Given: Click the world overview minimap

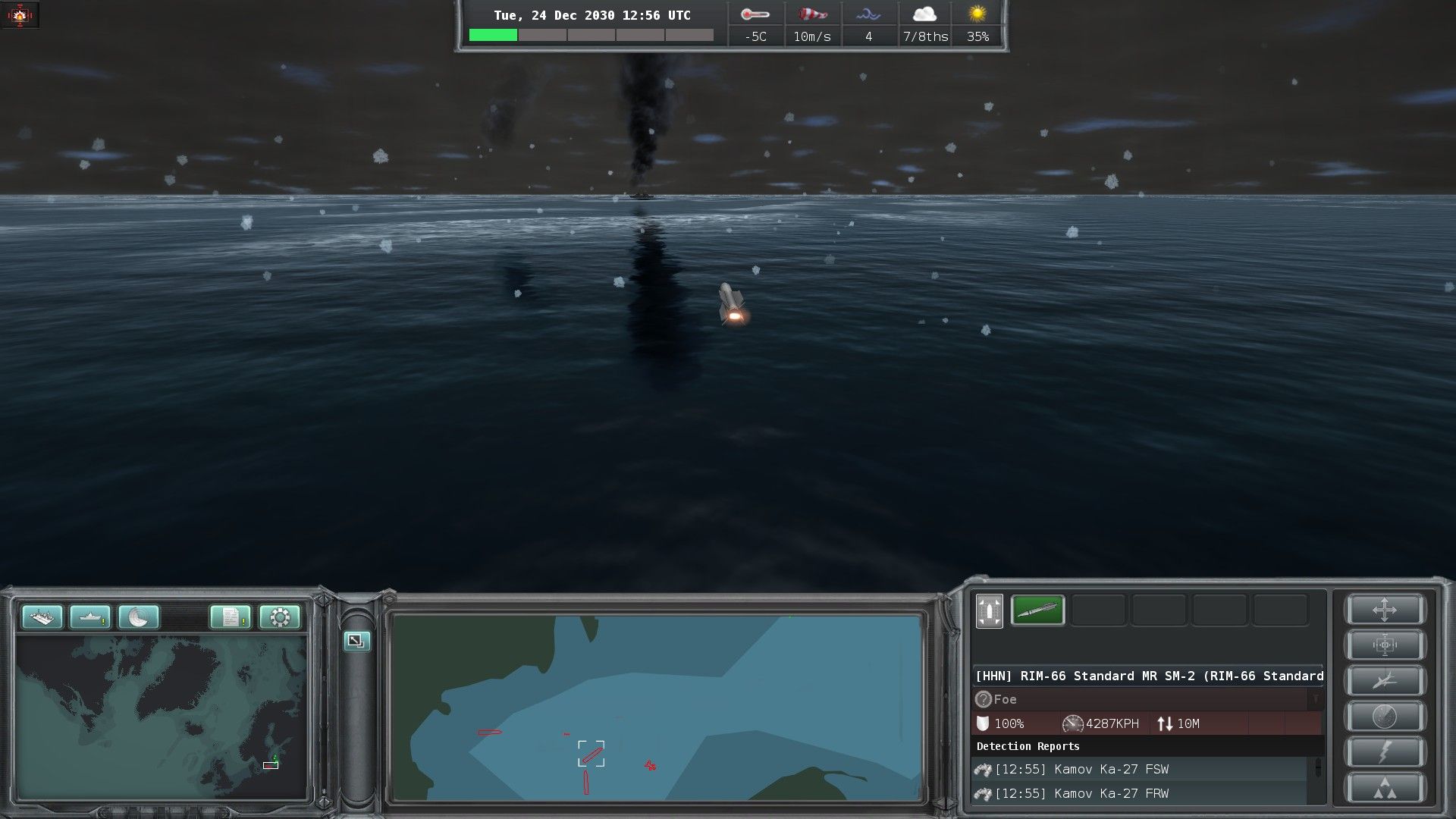Looking at the screenshot, I should pyautogui.click(x=161, y=717).
